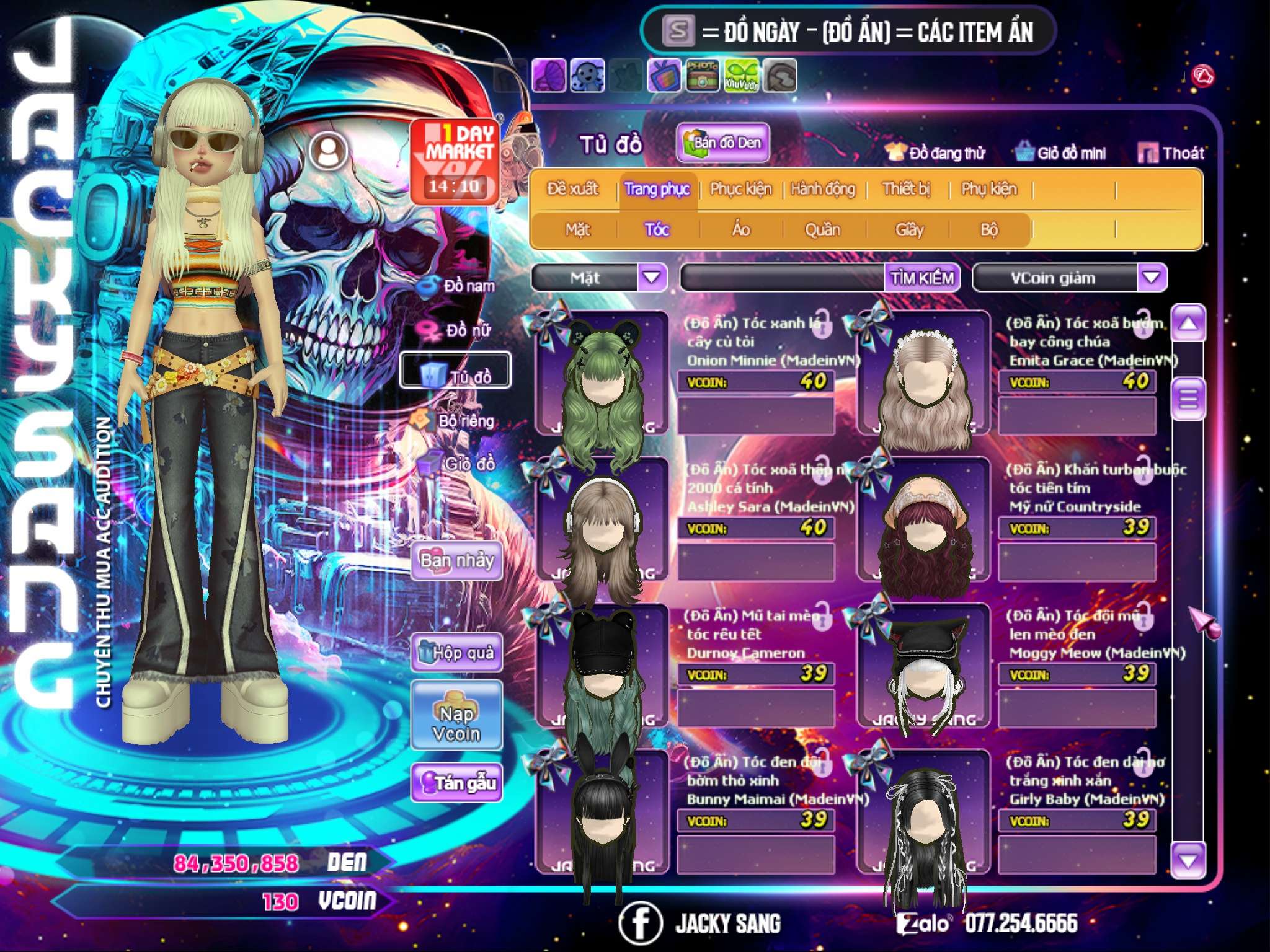This screenshot has width=1270, height=952.
Task: Open the Hộp quà gift box
Action: (x=456, y=653)
